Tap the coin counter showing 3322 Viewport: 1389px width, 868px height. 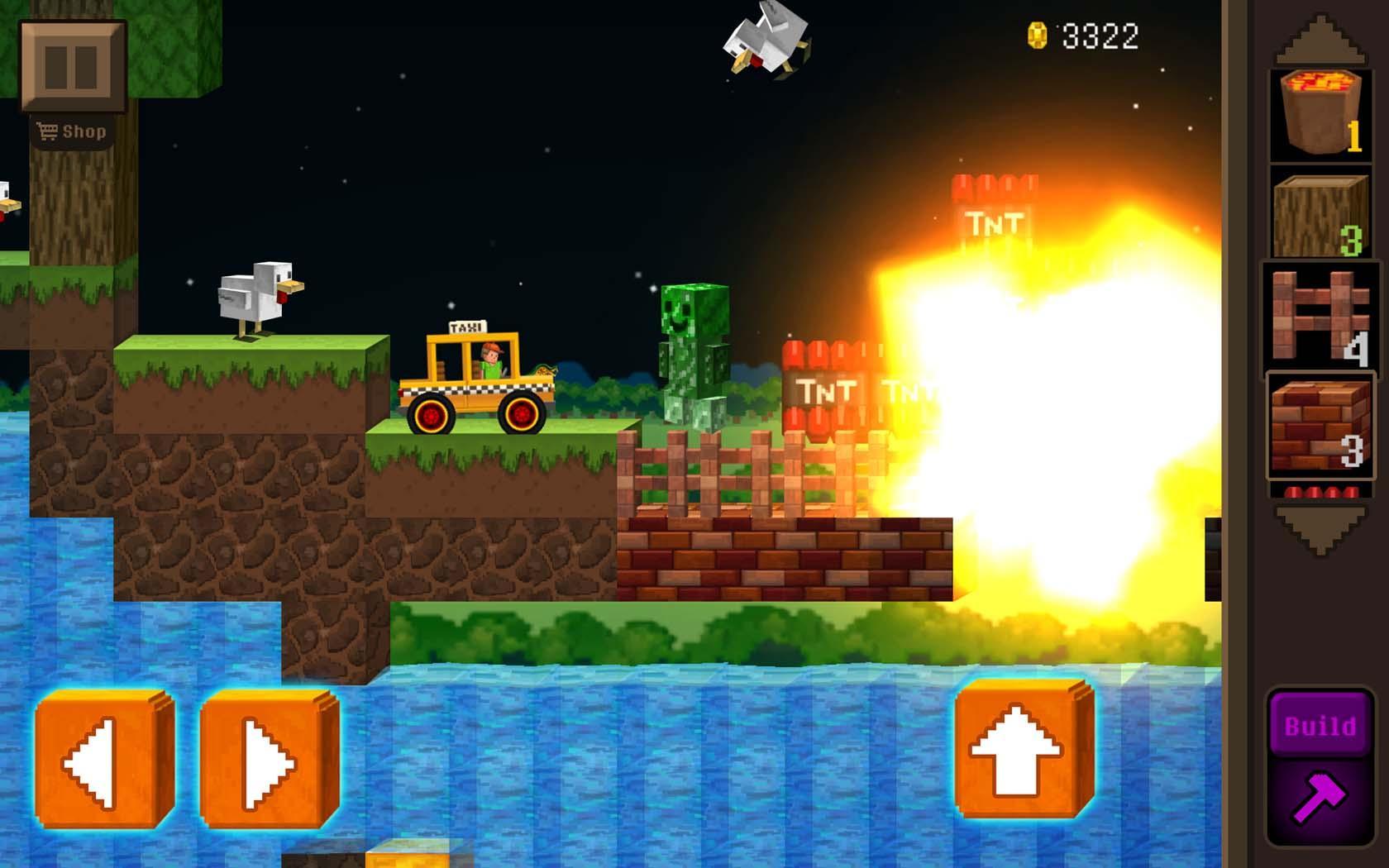(x=1083, y=35)
